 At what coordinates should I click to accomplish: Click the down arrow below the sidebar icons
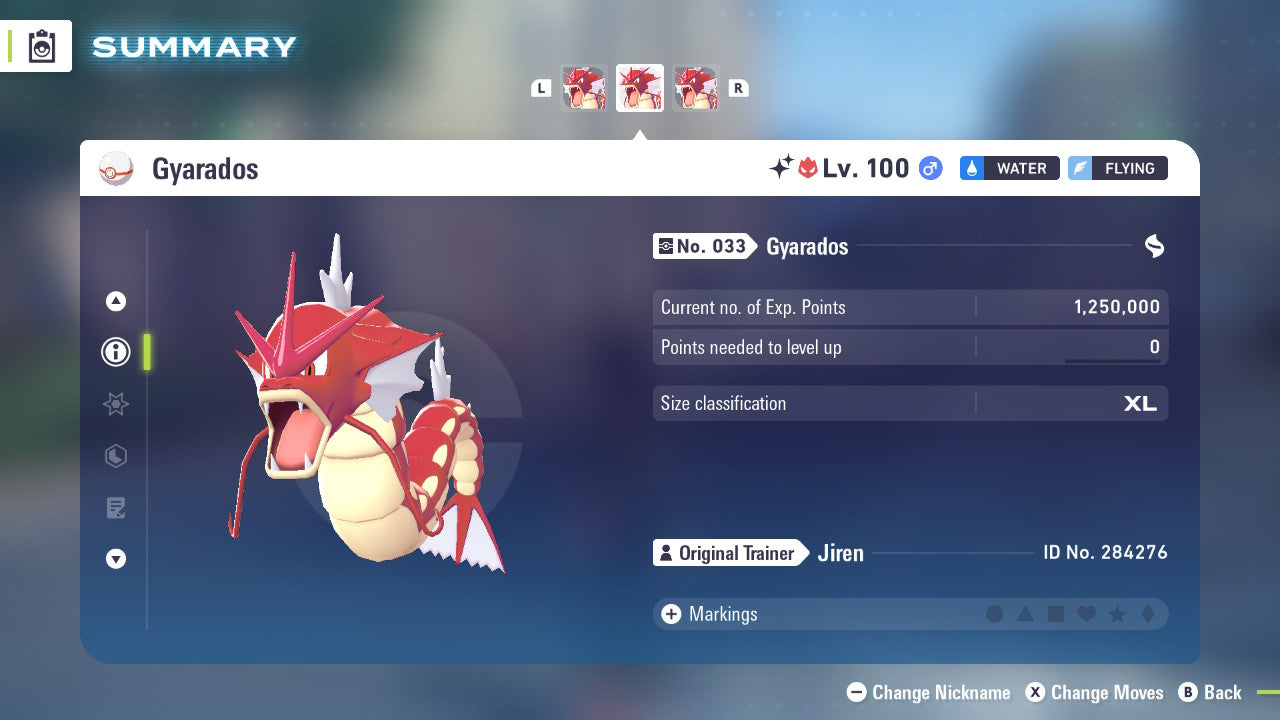(115, 560)
